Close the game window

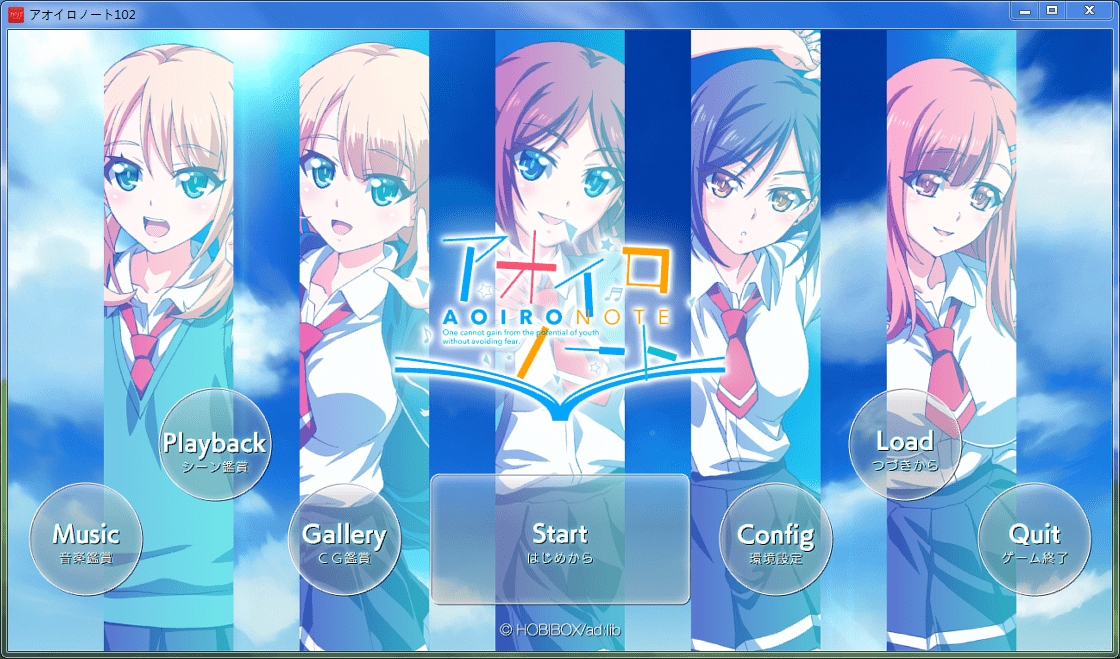(1088, 10)
